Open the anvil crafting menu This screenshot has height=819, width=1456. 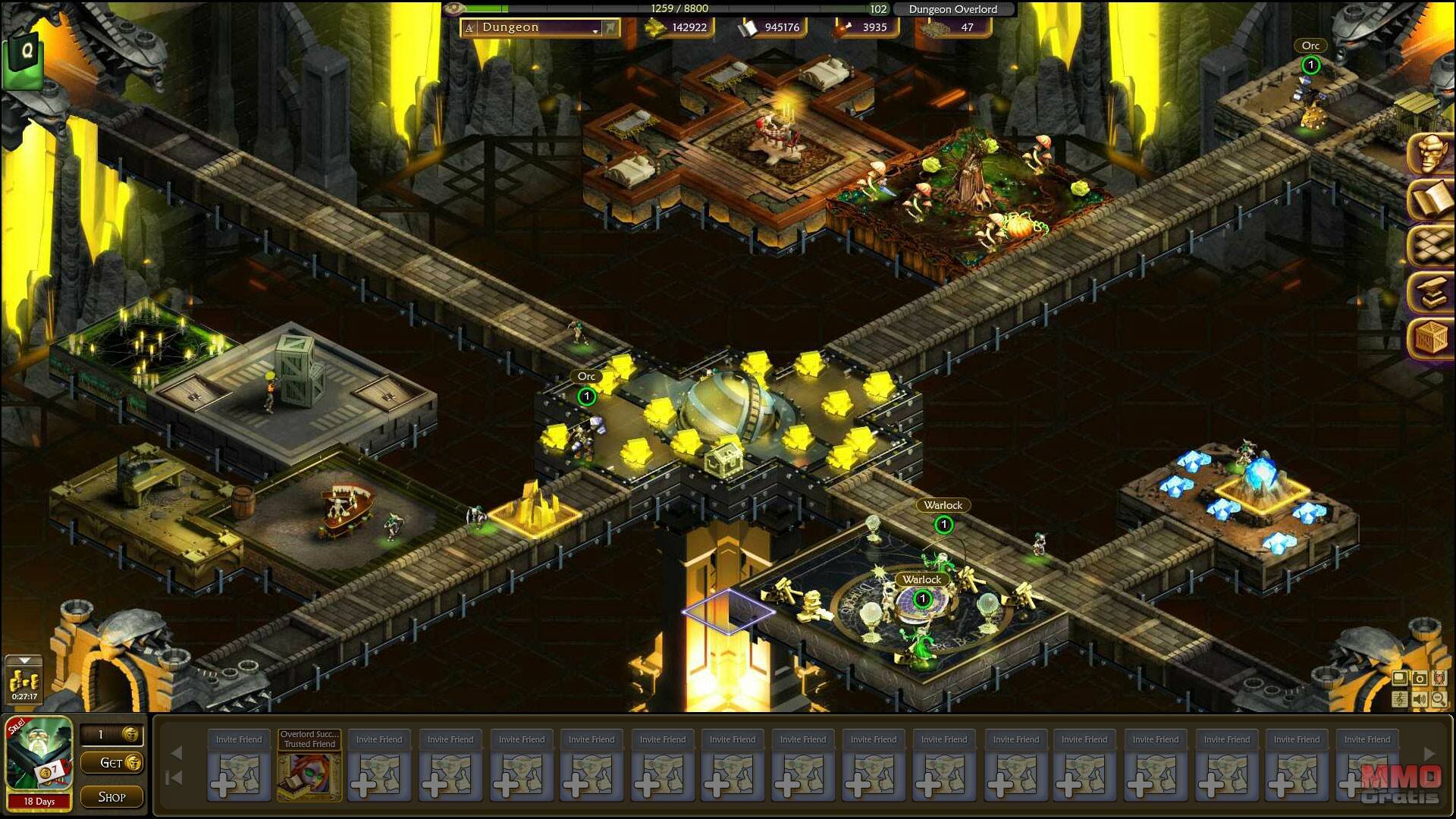tap(1431, 292)
